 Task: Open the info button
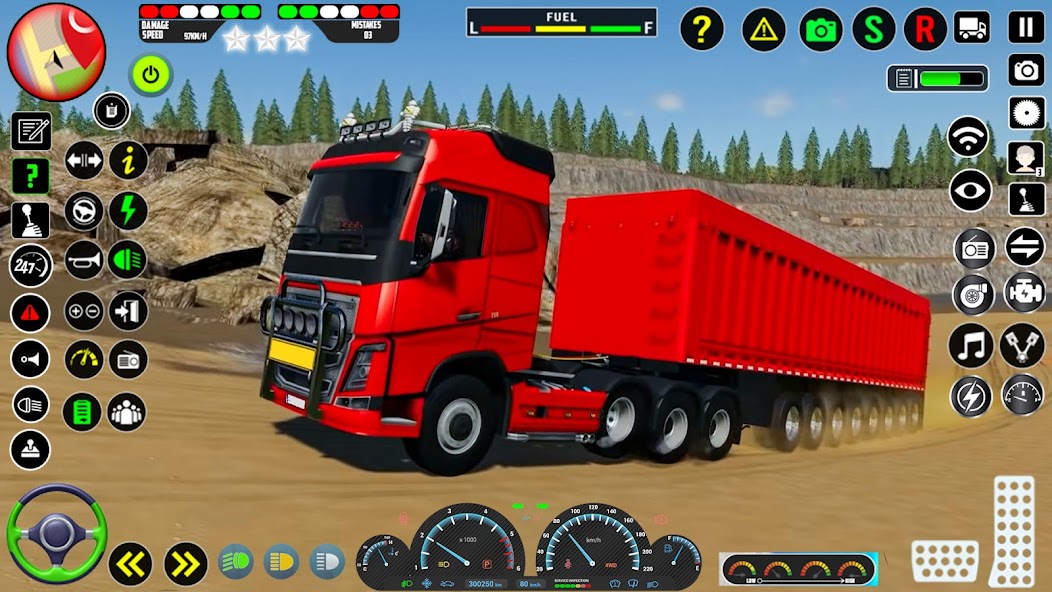click(128, 160)
